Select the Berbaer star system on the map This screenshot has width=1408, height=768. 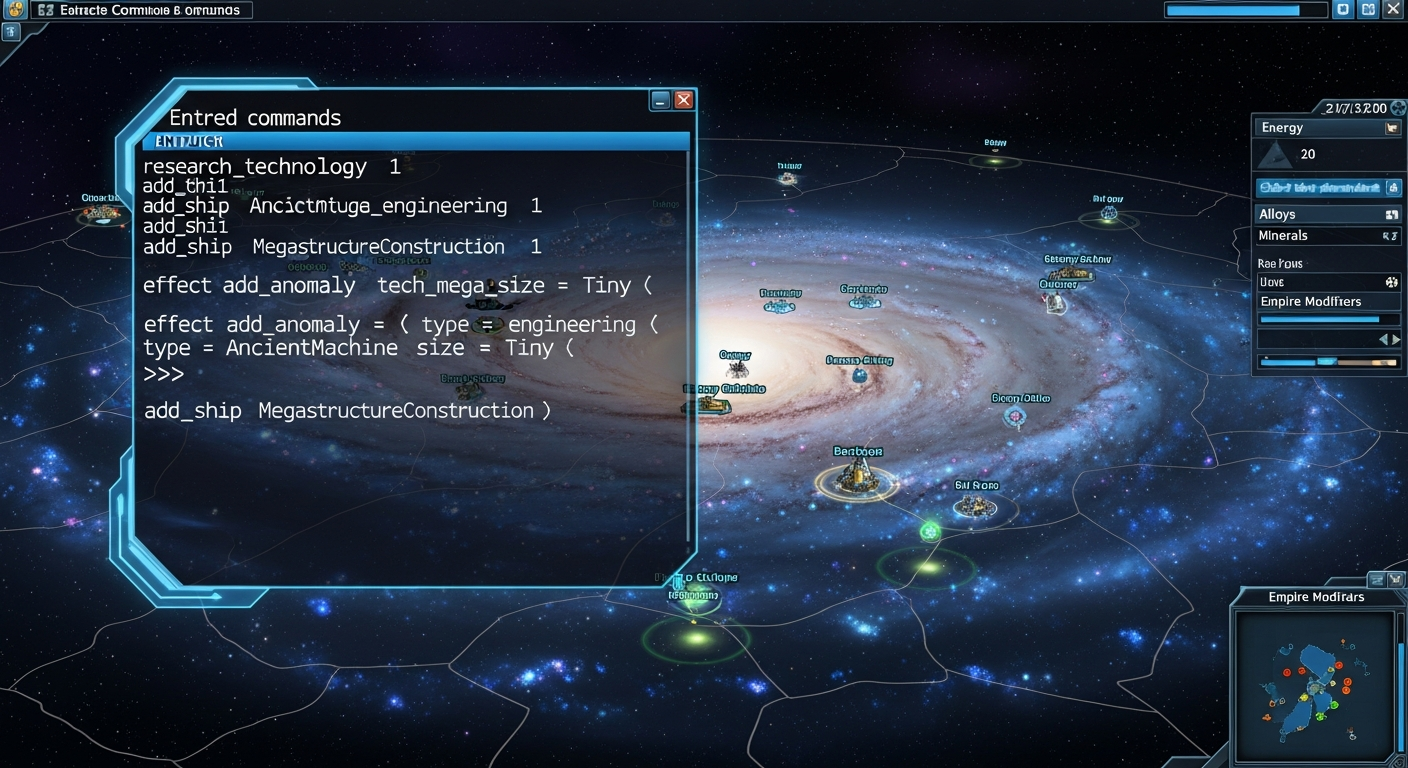click(855, 478)
